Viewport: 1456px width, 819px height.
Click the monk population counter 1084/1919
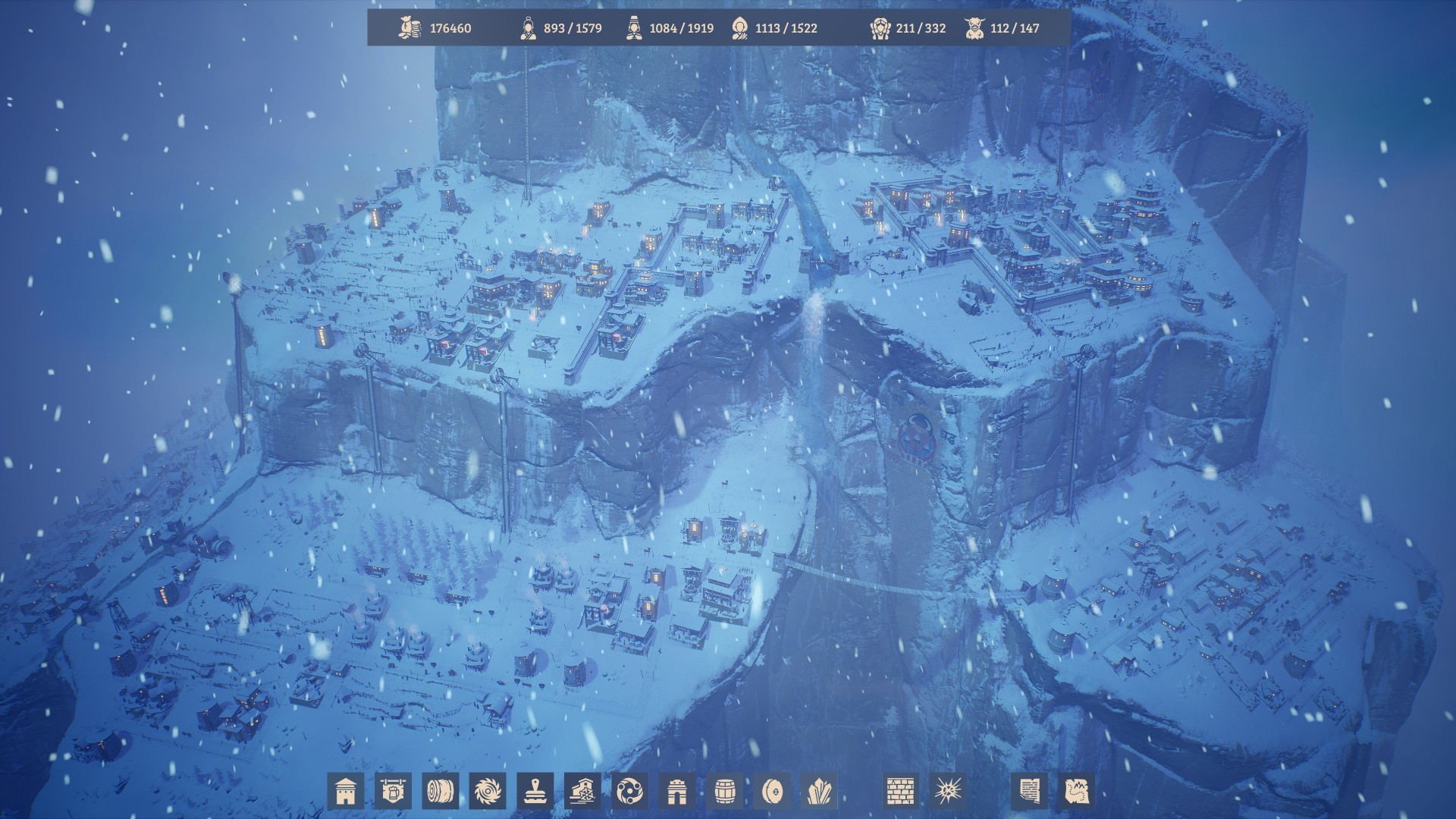click(x=667, y=28)
